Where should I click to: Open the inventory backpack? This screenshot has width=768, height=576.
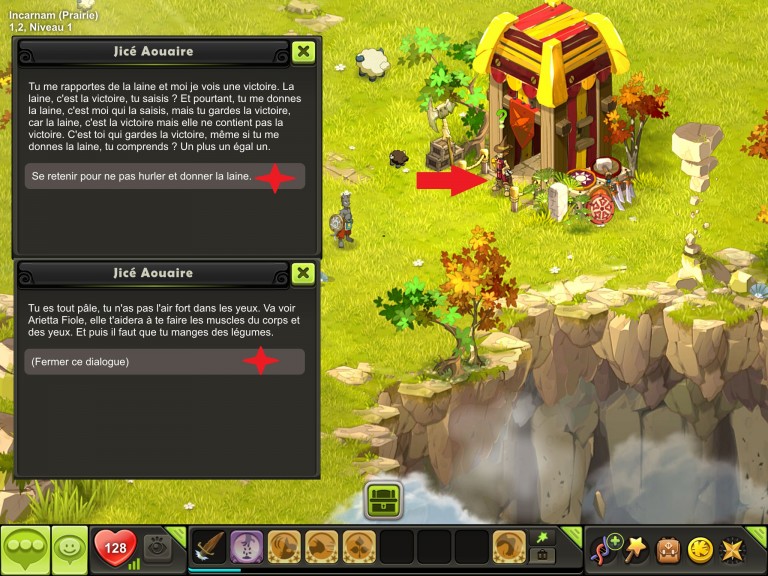pos(668,549)
